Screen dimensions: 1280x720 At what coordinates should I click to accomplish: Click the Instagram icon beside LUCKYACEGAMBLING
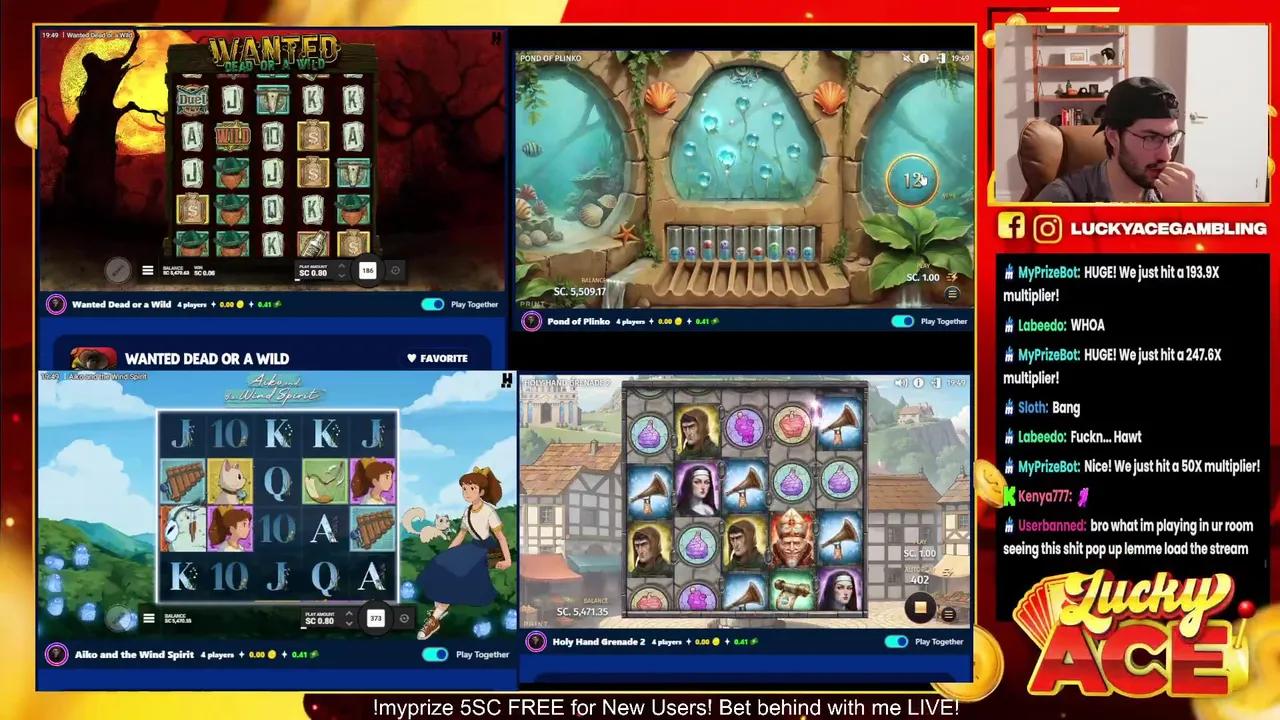(x=1047, y=228)
